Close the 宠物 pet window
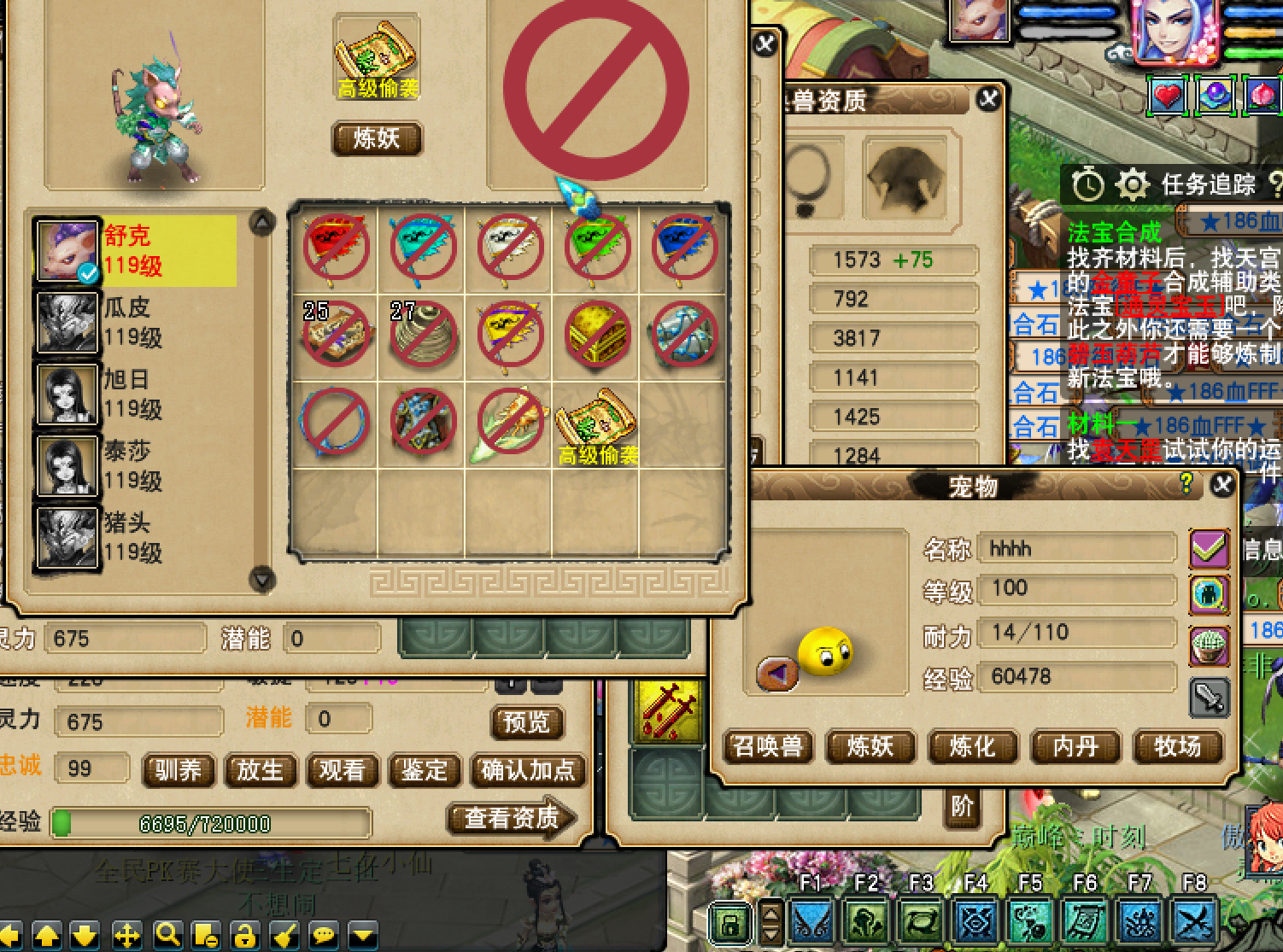Viewport: 1283px width, 952px height. point(1223,485)
